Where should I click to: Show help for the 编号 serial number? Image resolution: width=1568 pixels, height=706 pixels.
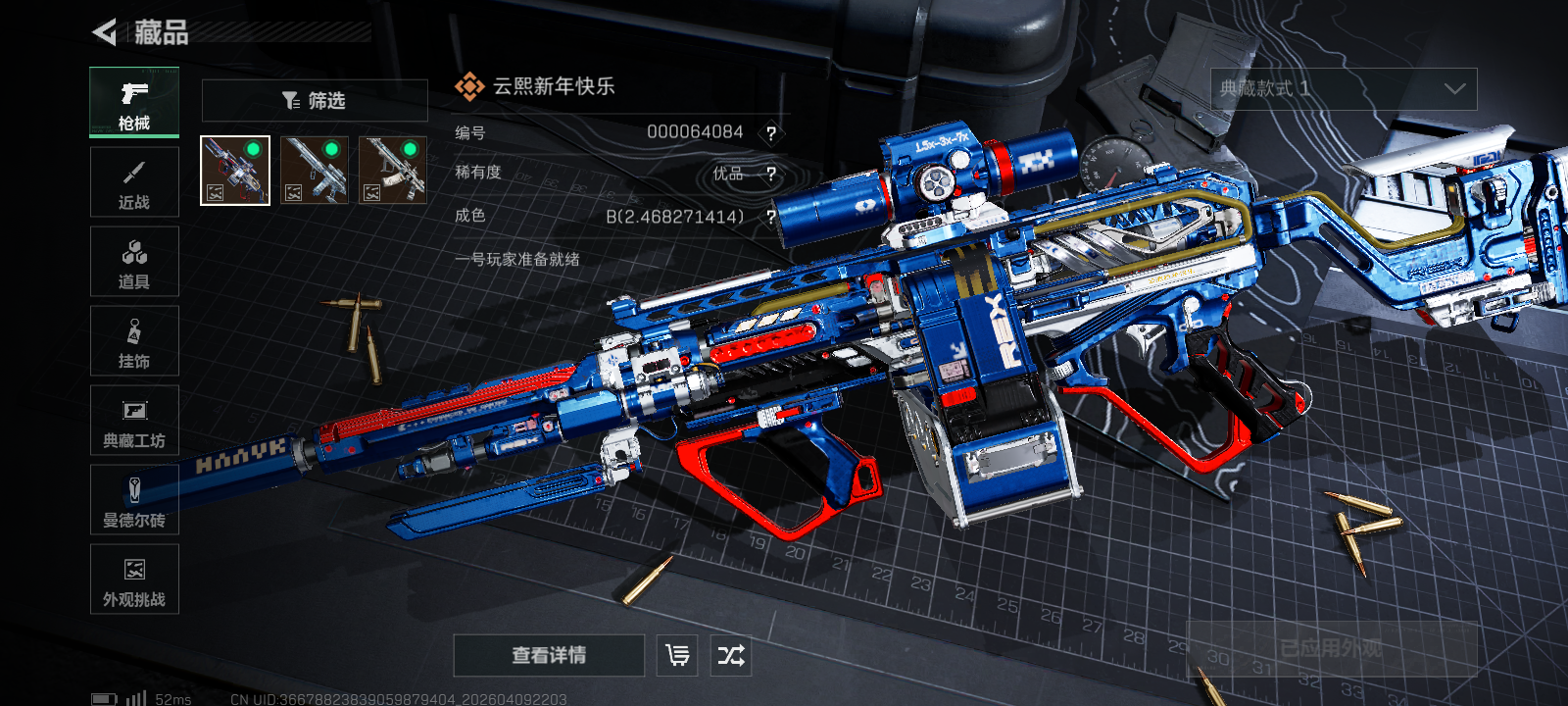(771, 133)
